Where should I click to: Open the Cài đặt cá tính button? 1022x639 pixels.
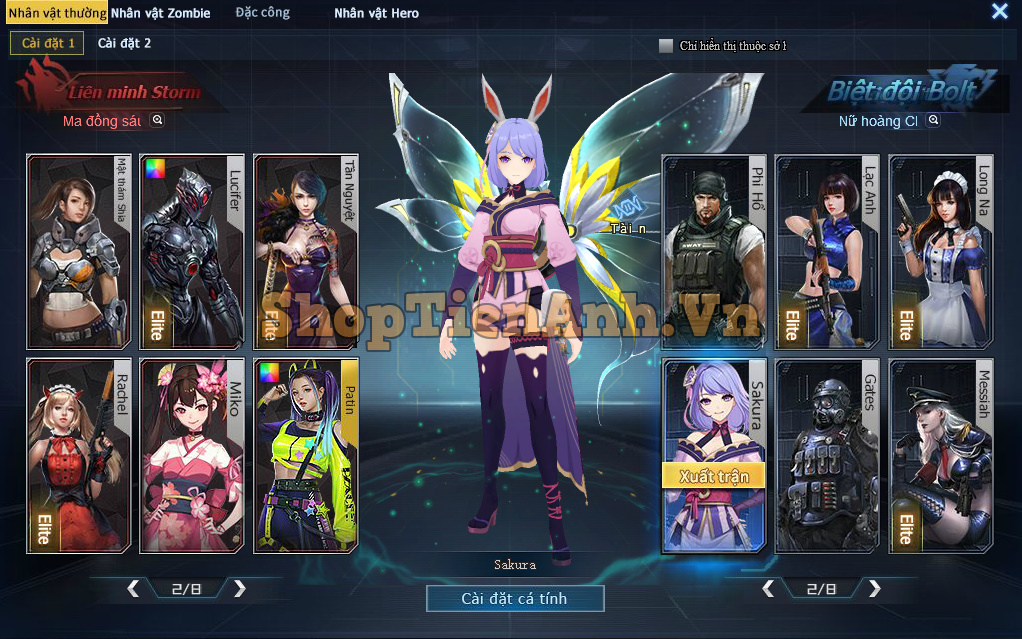515,598
